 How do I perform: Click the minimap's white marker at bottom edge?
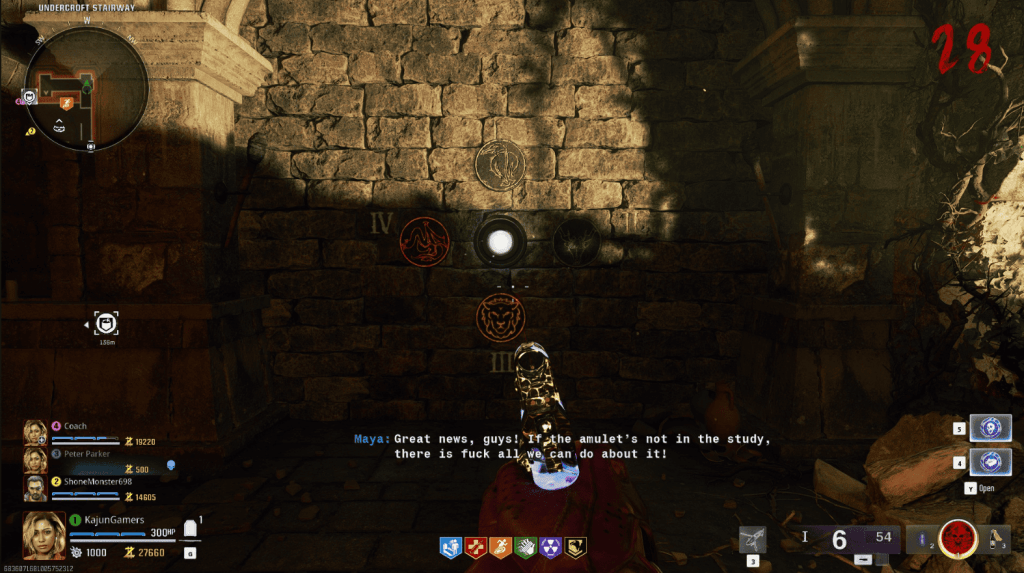coord(91,146)
